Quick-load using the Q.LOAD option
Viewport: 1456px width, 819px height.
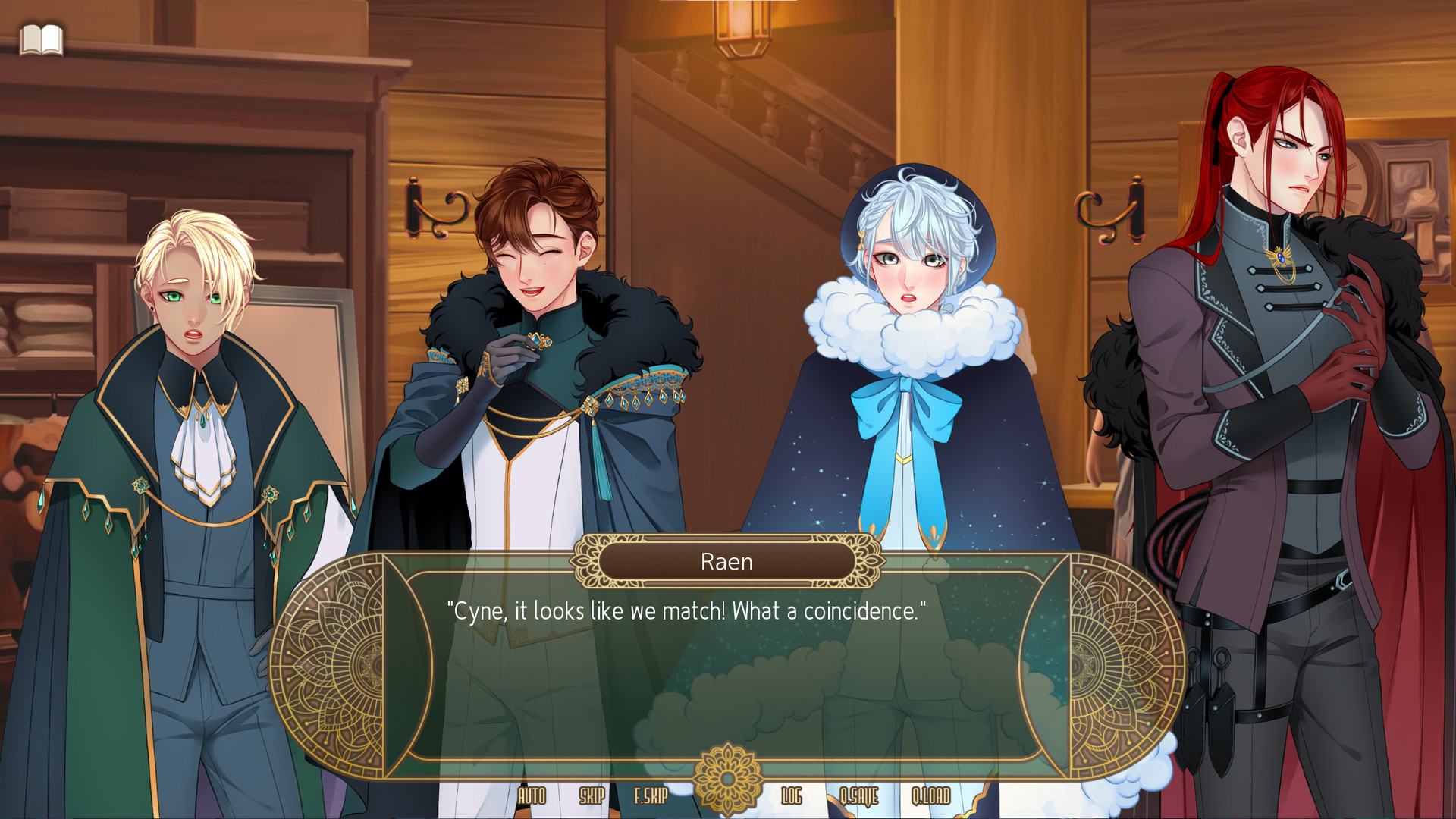click(931, 797)
